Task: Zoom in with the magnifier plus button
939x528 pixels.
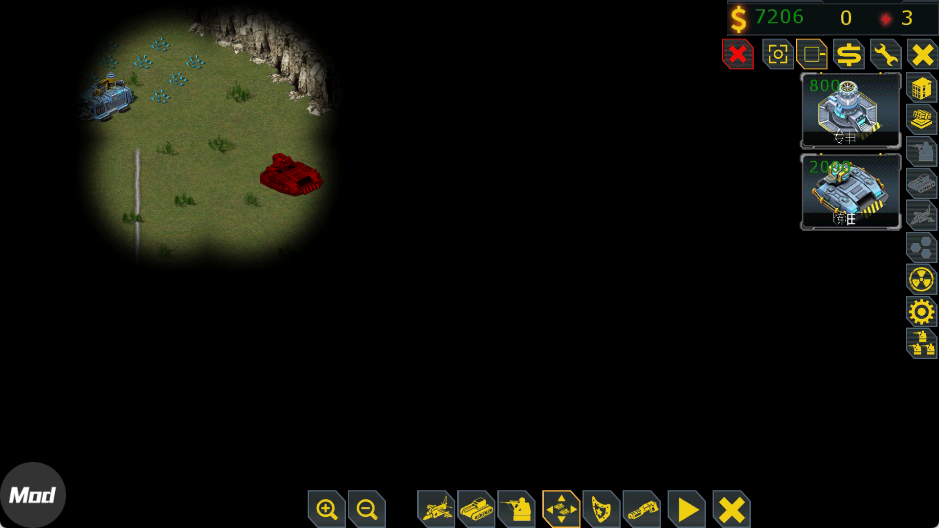Action: pyautogui.click(x=327, y=509)
